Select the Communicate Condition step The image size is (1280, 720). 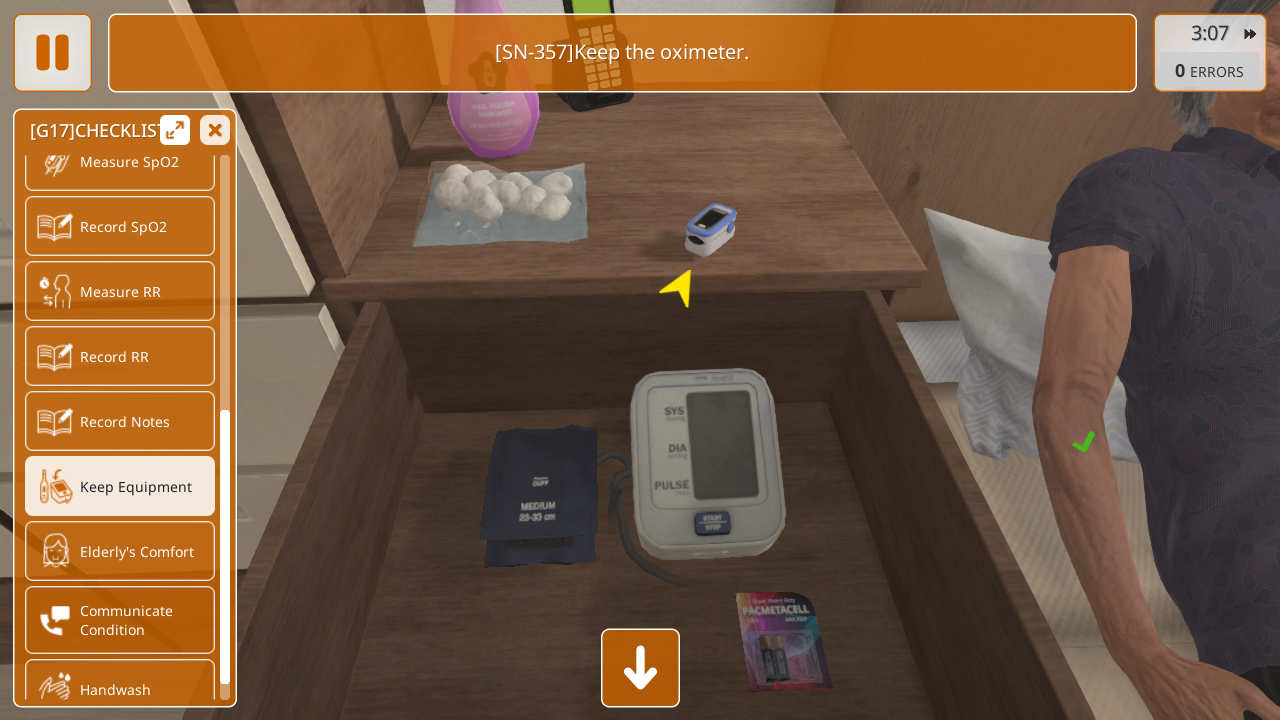pos(120,620)
